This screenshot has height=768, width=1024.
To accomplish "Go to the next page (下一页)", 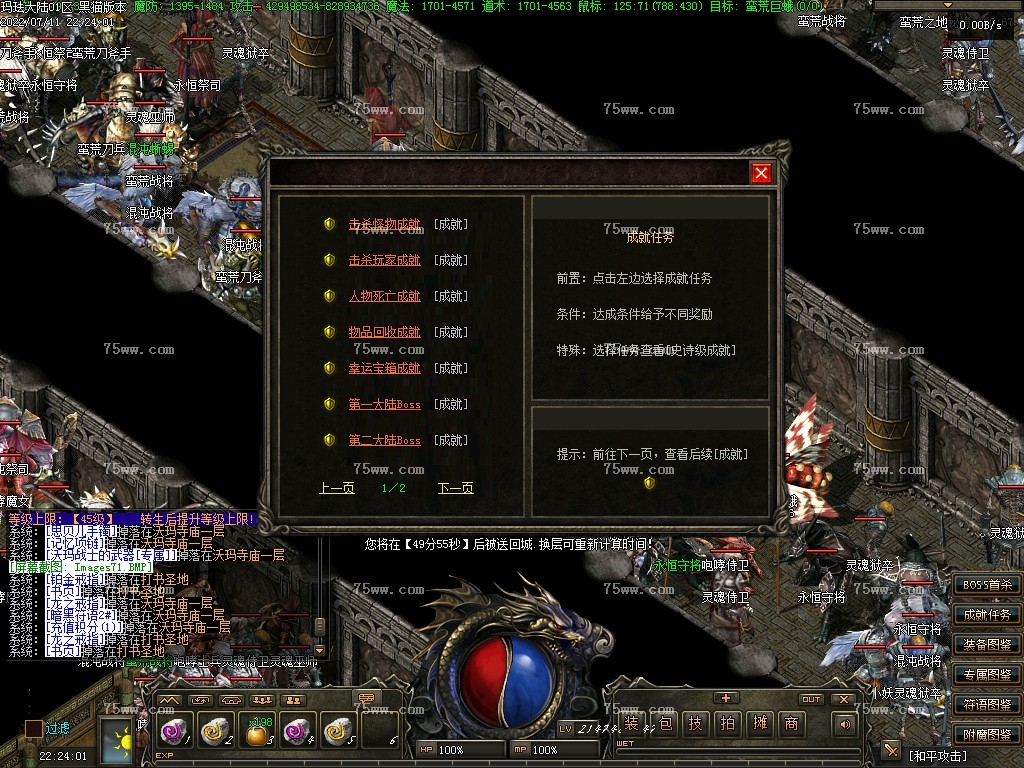I will 455,488.
